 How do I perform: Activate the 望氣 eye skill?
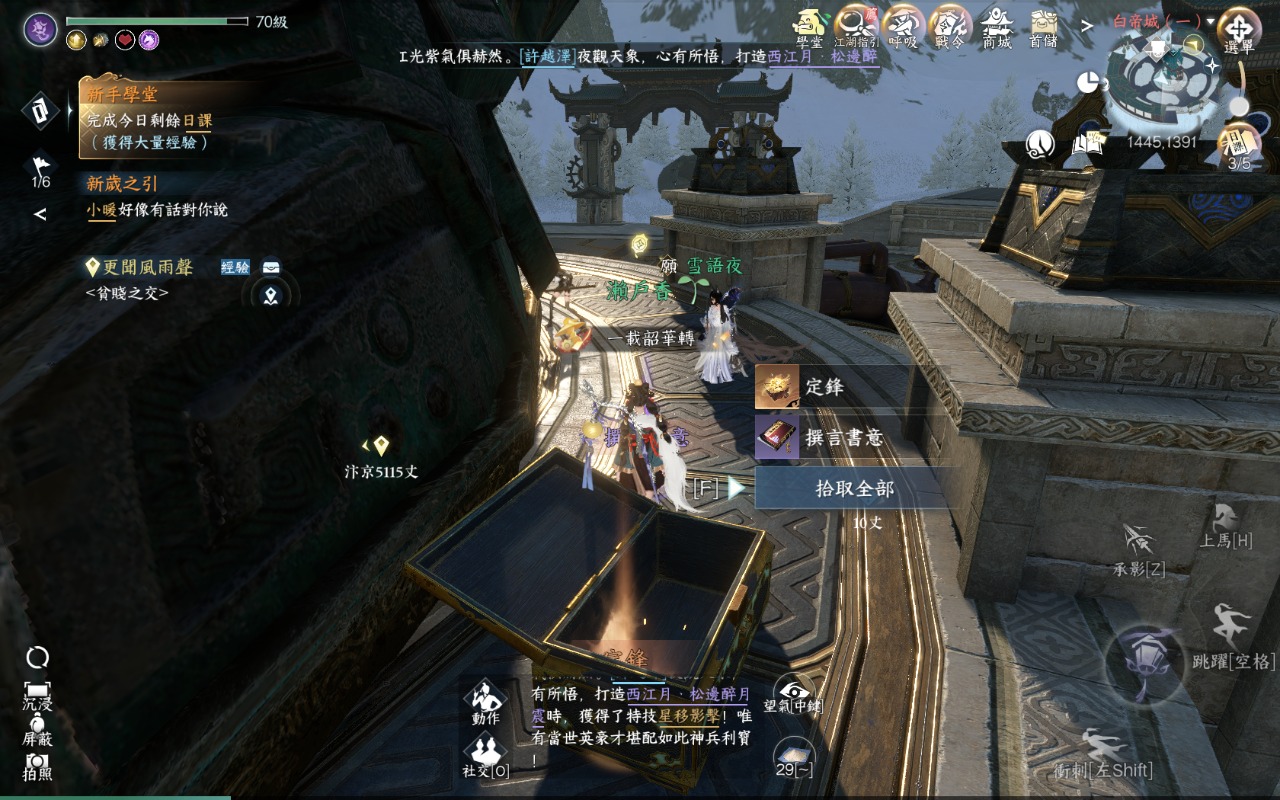pos(794,692)
